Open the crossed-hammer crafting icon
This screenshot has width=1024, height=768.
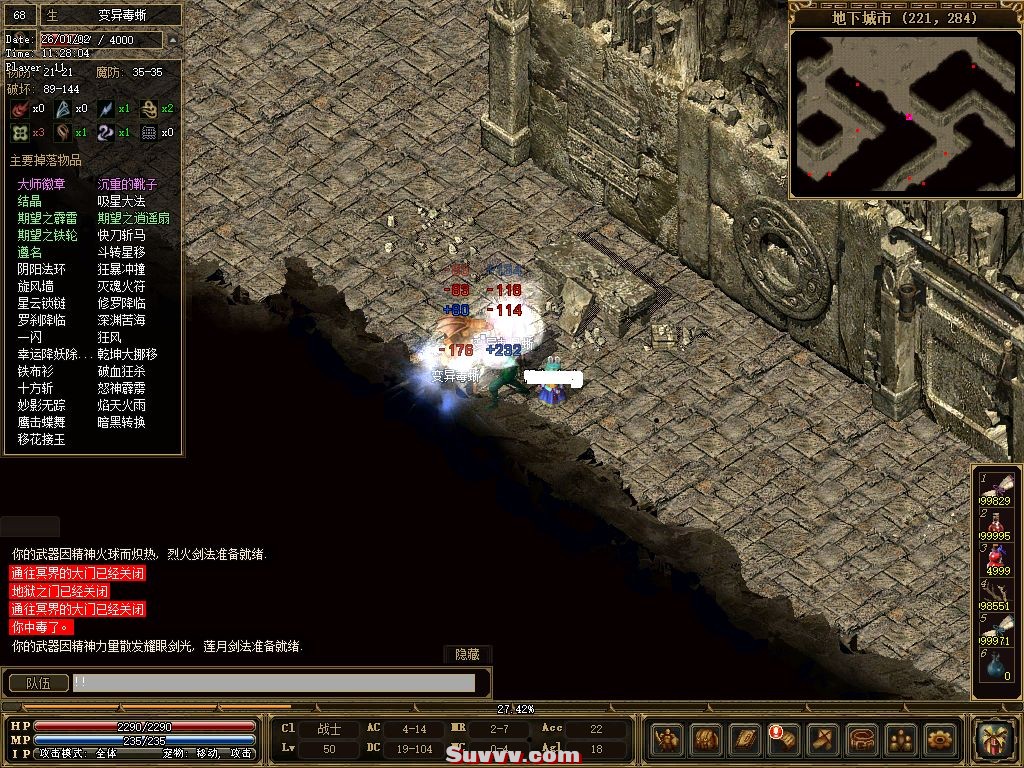pos(823,740)
